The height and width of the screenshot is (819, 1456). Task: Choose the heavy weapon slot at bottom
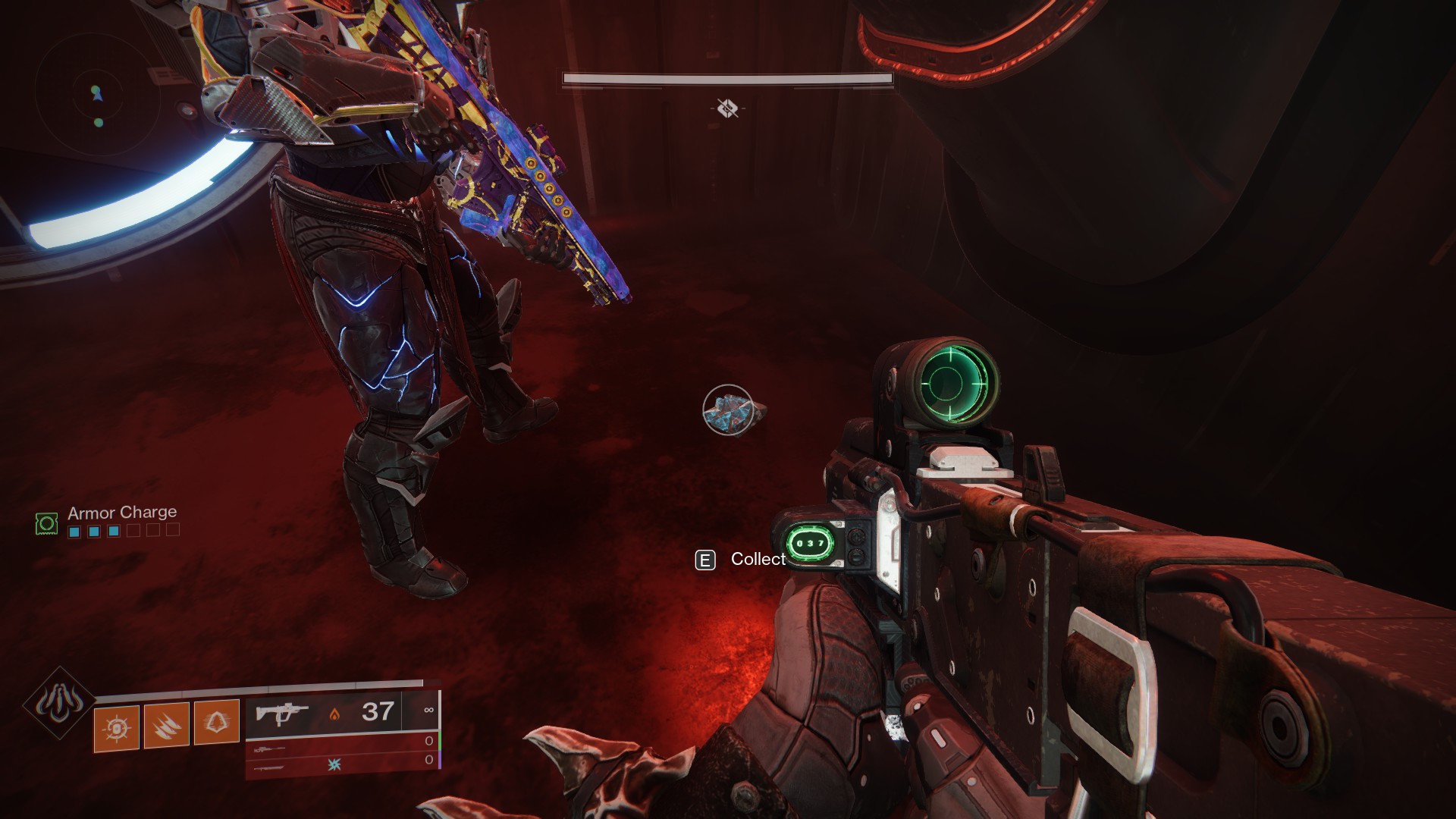point(270,767)
